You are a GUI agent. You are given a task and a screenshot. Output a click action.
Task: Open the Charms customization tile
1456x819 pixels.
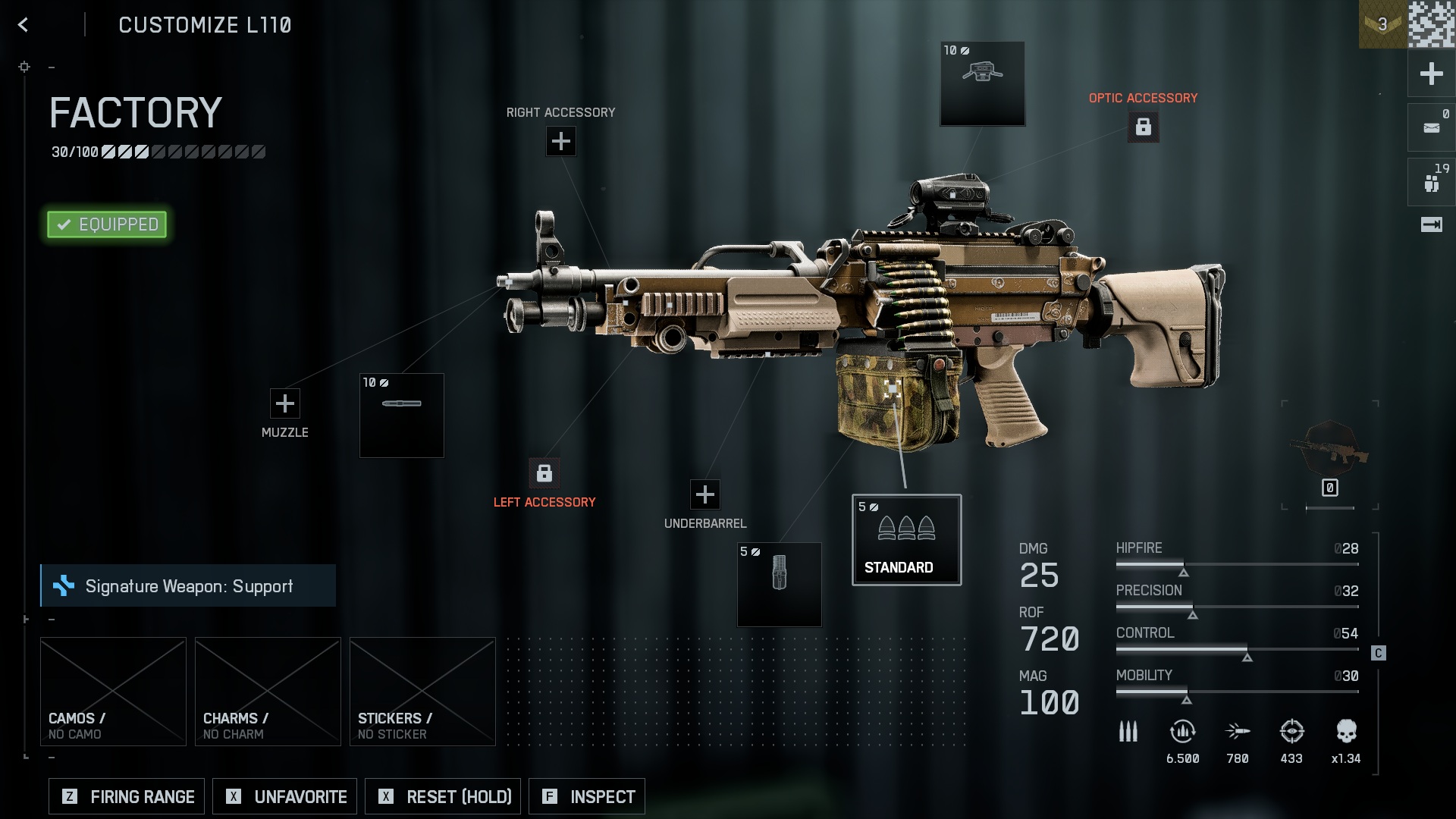[268, 691]
